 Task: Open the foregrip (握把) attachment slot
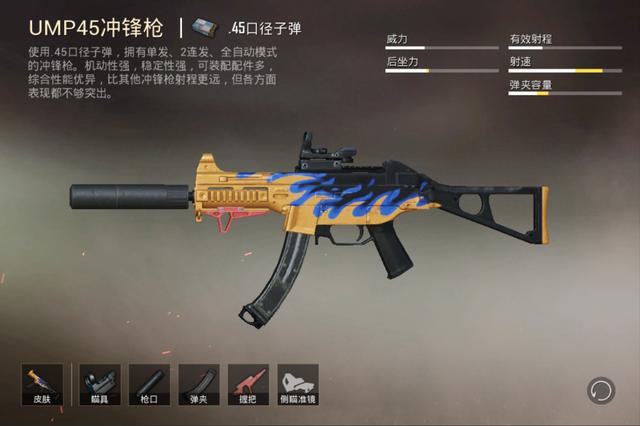(x=248, y=384)
